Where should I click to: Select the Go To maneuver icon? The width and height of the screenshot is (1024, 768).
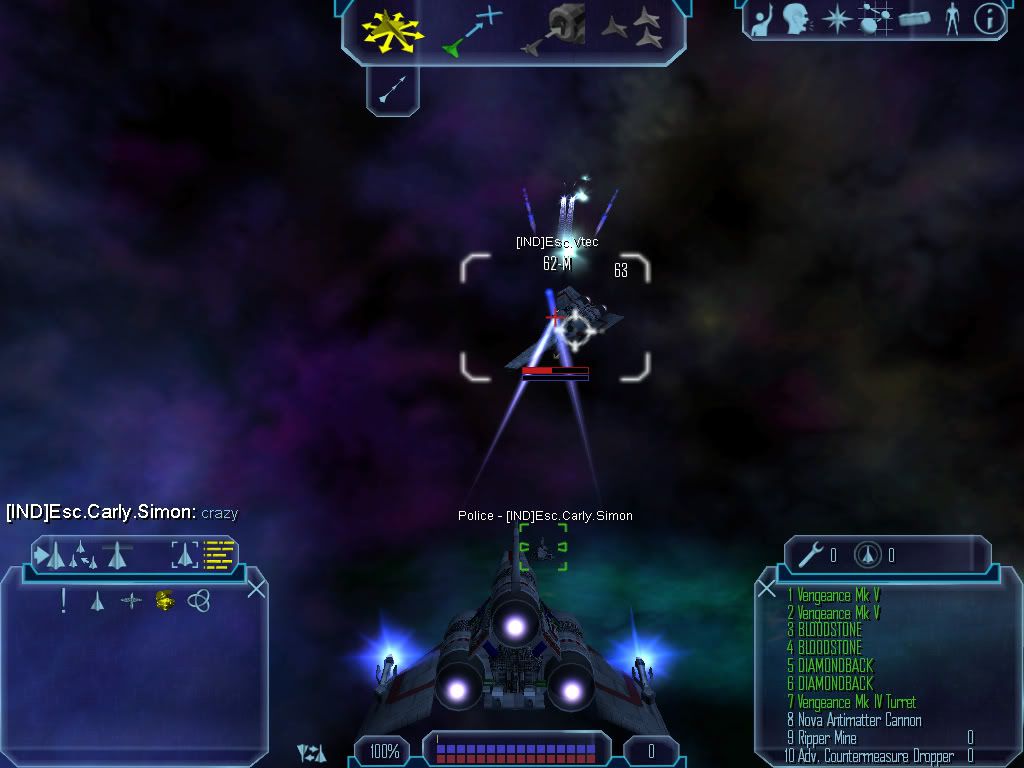473,30
